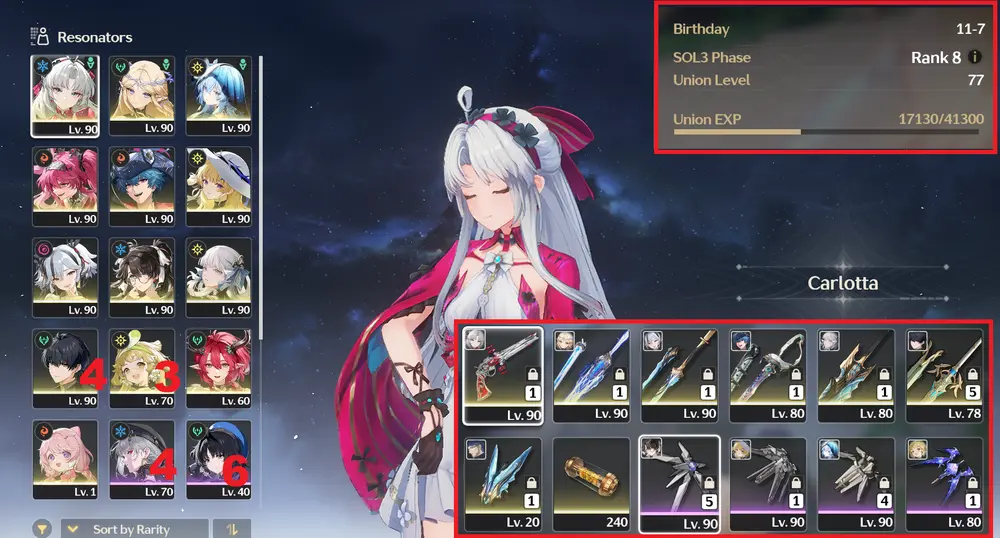Select the brown-haired resonator with glasses
Viewport: 1000px width, 538px height.
click(141, 277)
